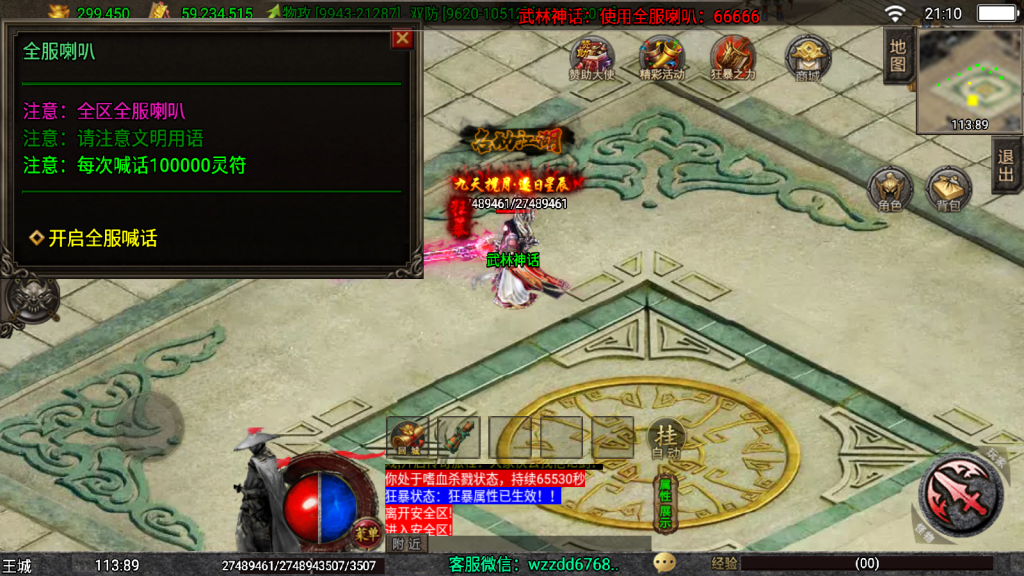Screen dimensions: 1024x576
Task: Use the green scroll hotbar item
Action: click(459, 437)
